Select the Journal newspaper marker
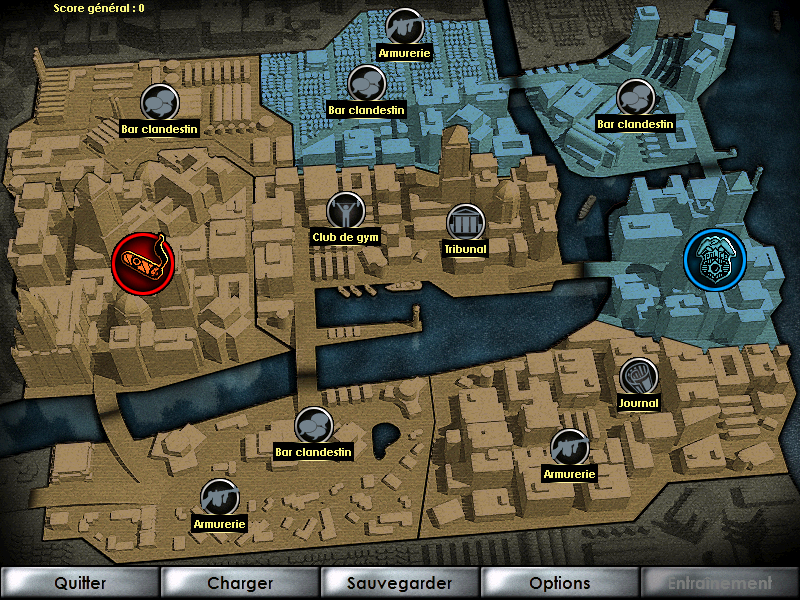Image resolution: width=800 pixels, height=600 pixels. click(638, 376)
